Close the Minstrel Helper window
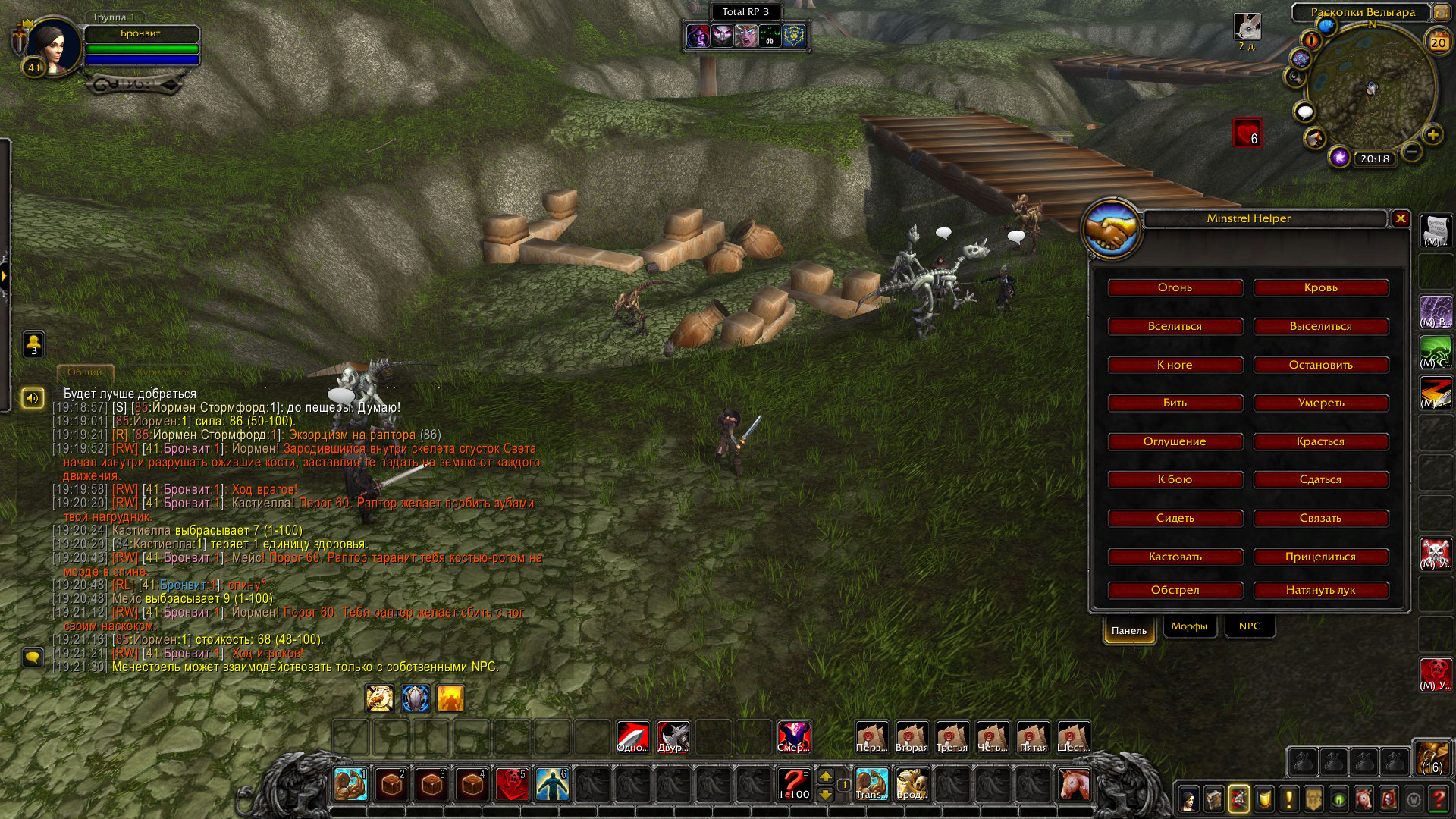The height and width of the screenshot is (819, 1456). pos(1401,218)
